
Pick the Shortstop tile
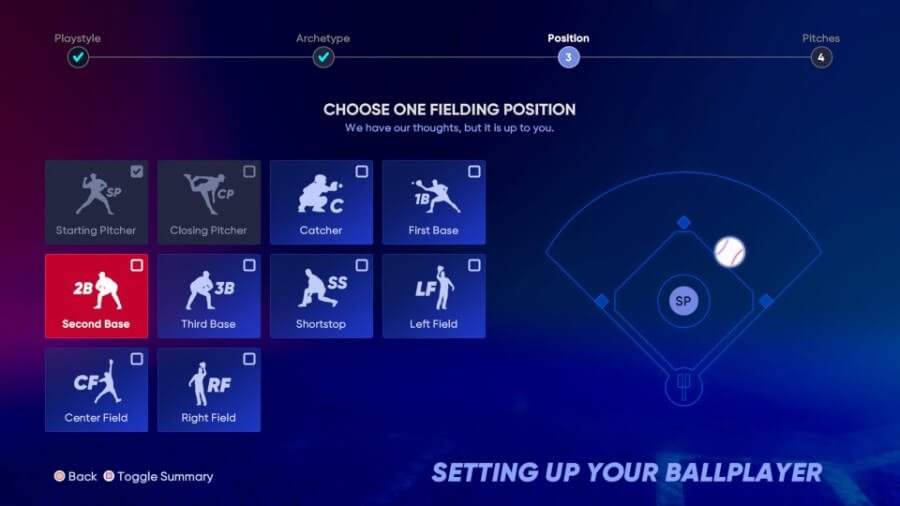coord(321,296)
